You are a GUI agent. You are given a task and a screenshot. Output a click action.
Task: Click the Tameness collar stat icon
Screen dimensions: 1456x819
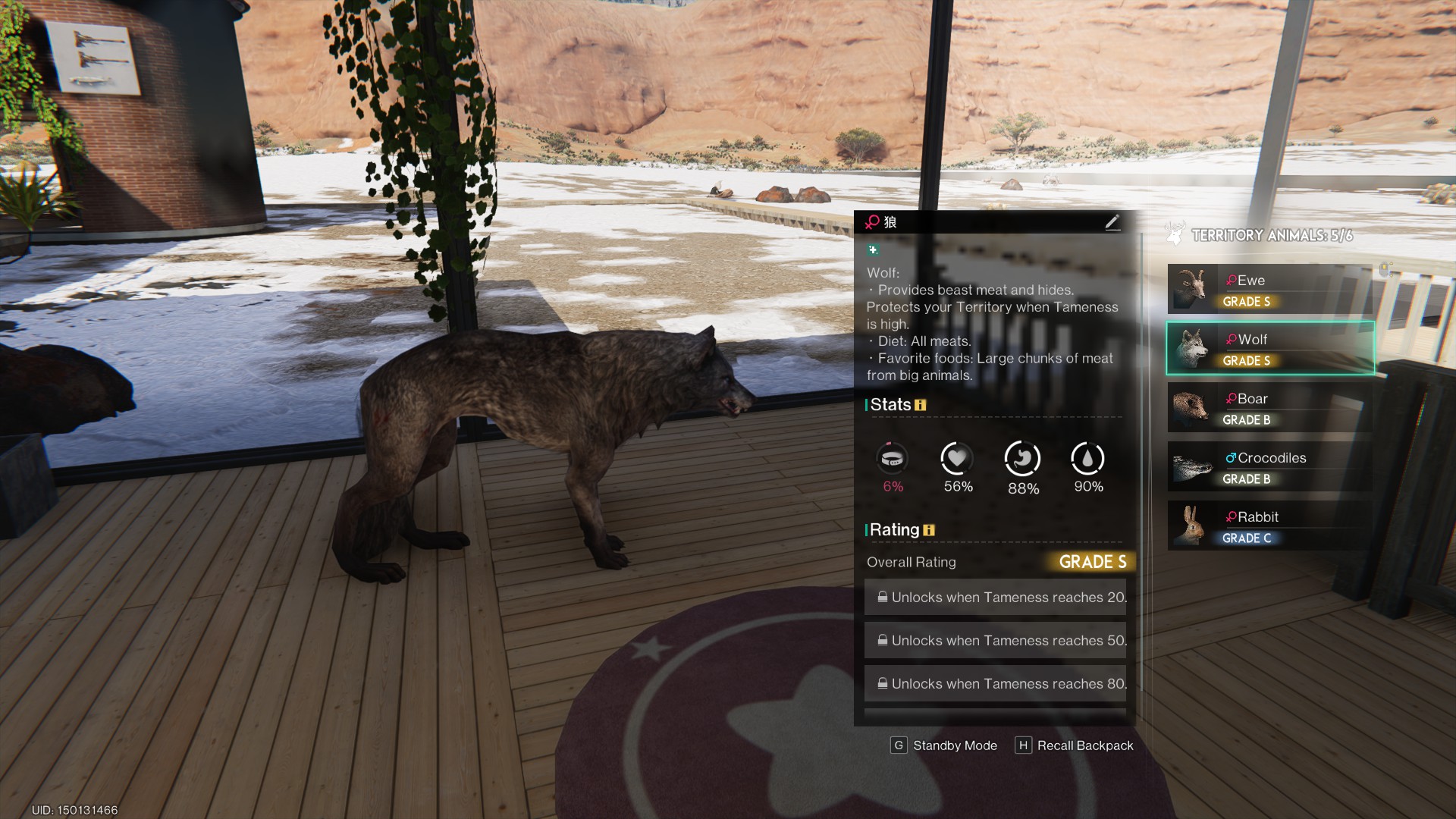(x=892, y=459)
